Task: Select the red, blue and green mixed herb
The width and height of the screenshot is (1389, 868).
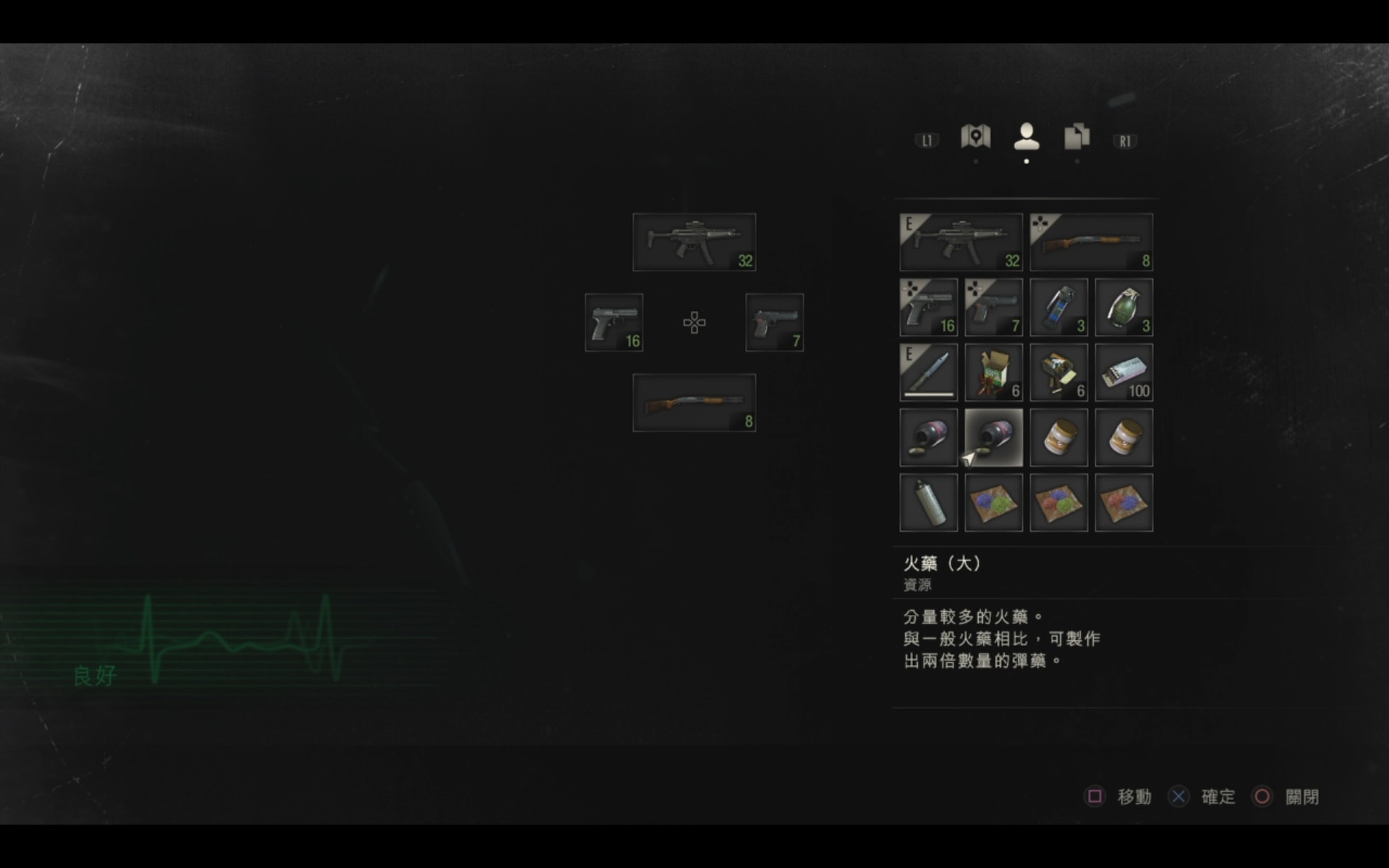Action: [x=1058, y=503]
